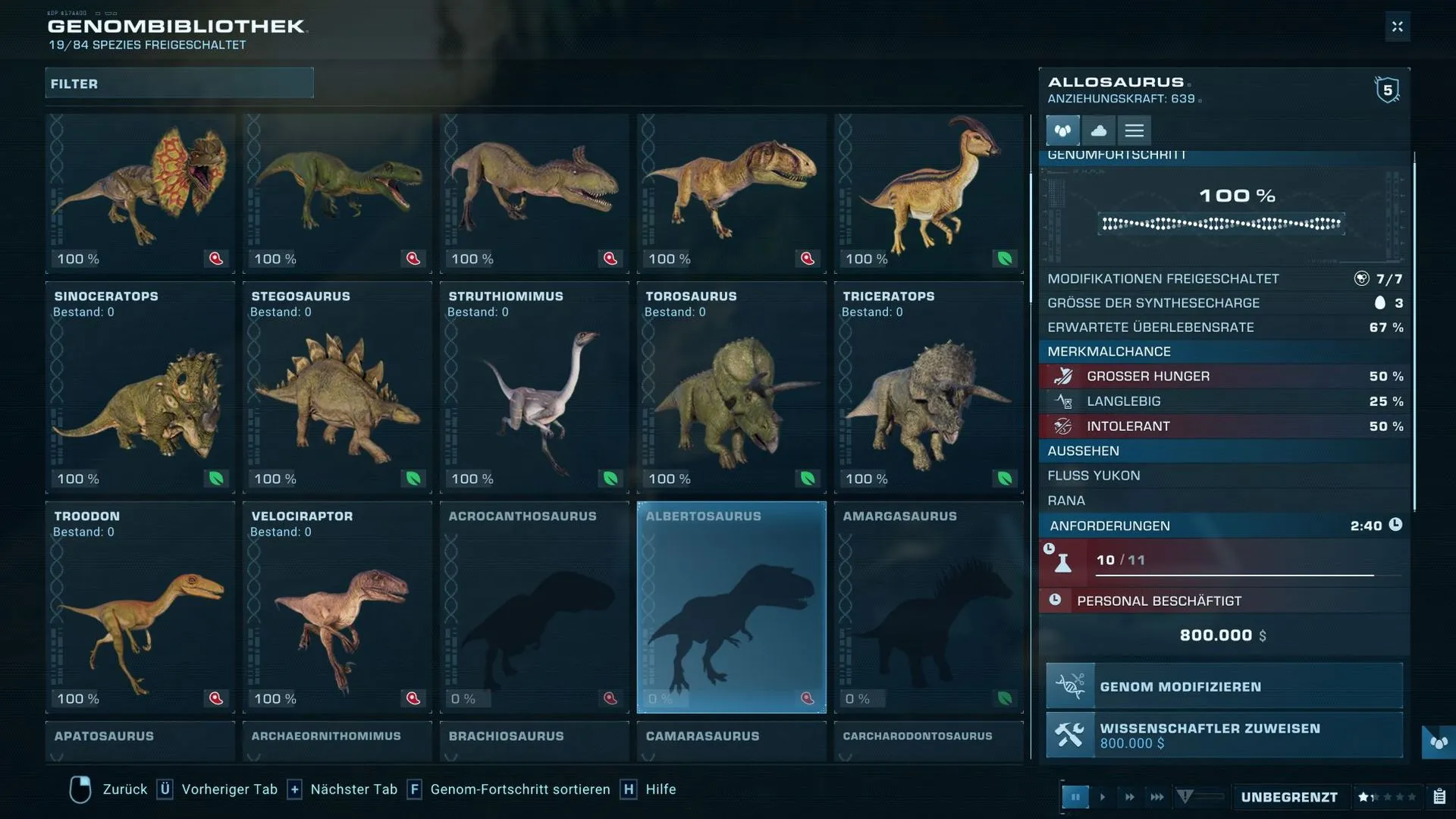Switch to the eggs genome tab
This screenshot has width=1456, height=819.
click(x=1062, y=130)
